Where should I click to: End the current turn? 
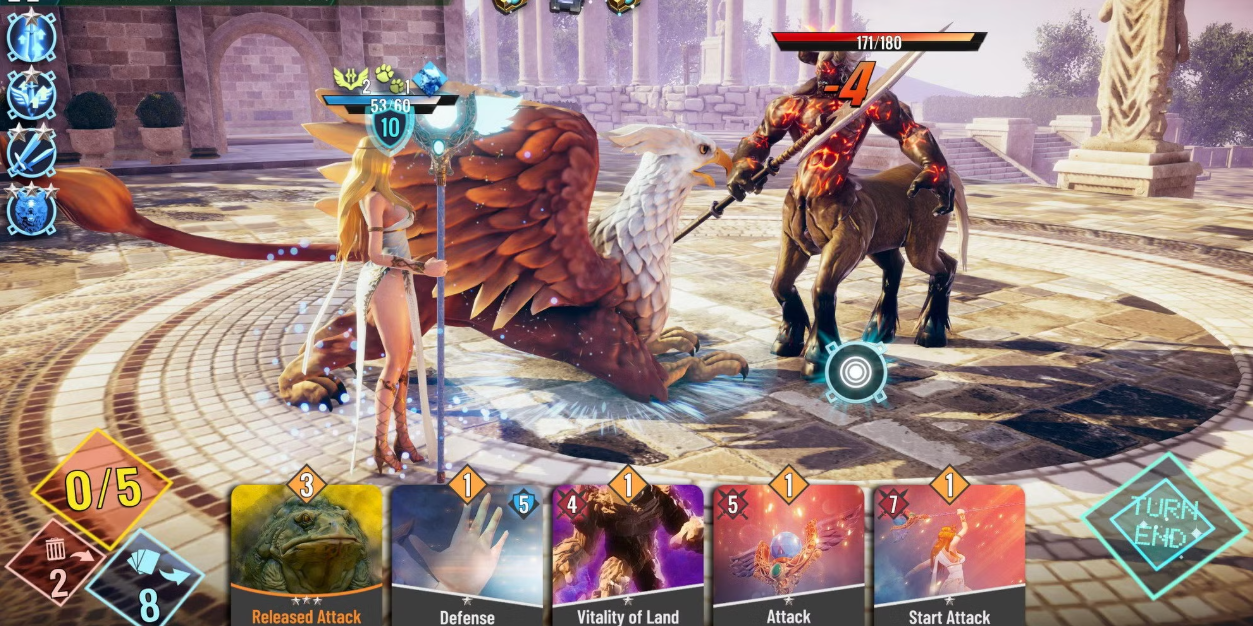click(x=1162, y=525)
